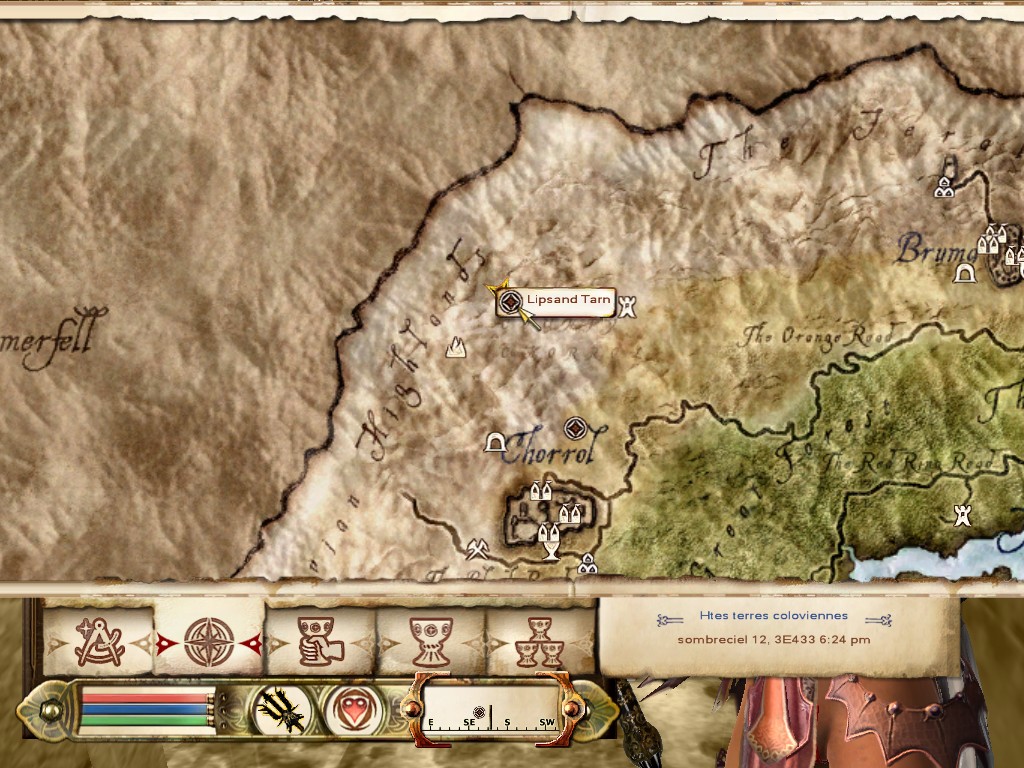The height and width of the screenshot is (768, 1024).
Task: Click the settlement marker north of Bruma
Action: 944,185
